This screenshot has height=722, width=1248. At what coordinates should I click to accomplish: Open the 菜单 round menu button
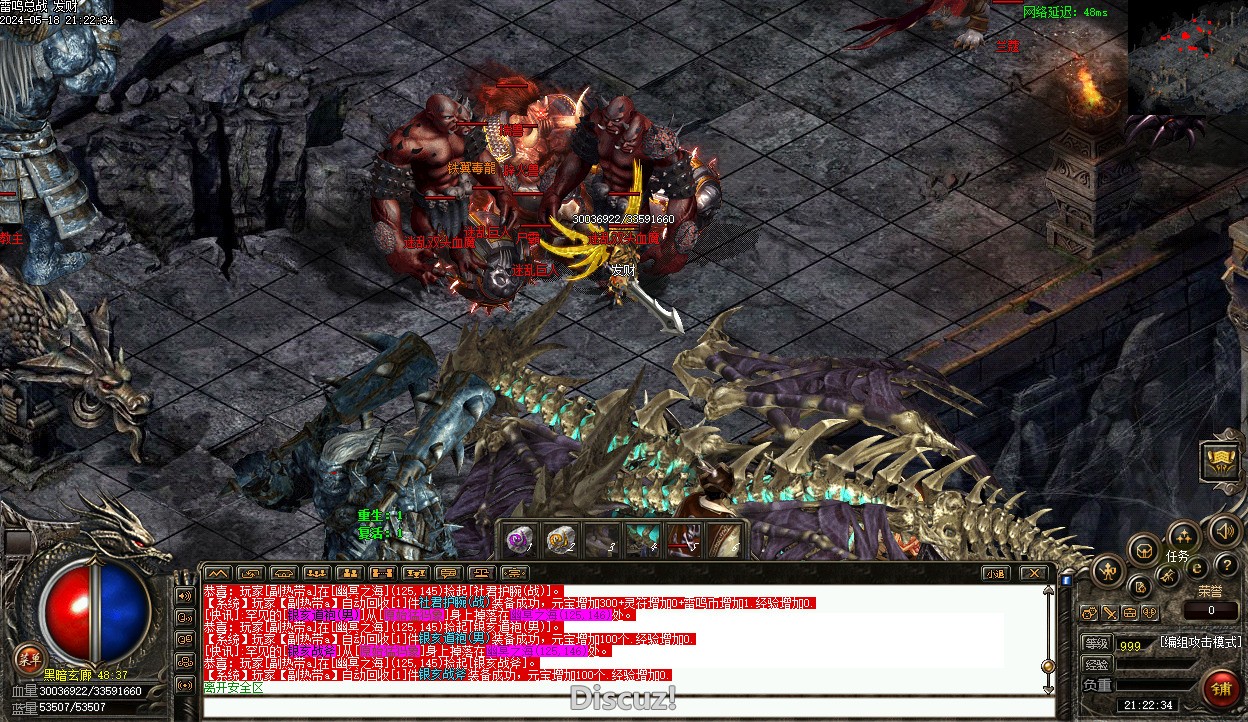pos(28,657)
